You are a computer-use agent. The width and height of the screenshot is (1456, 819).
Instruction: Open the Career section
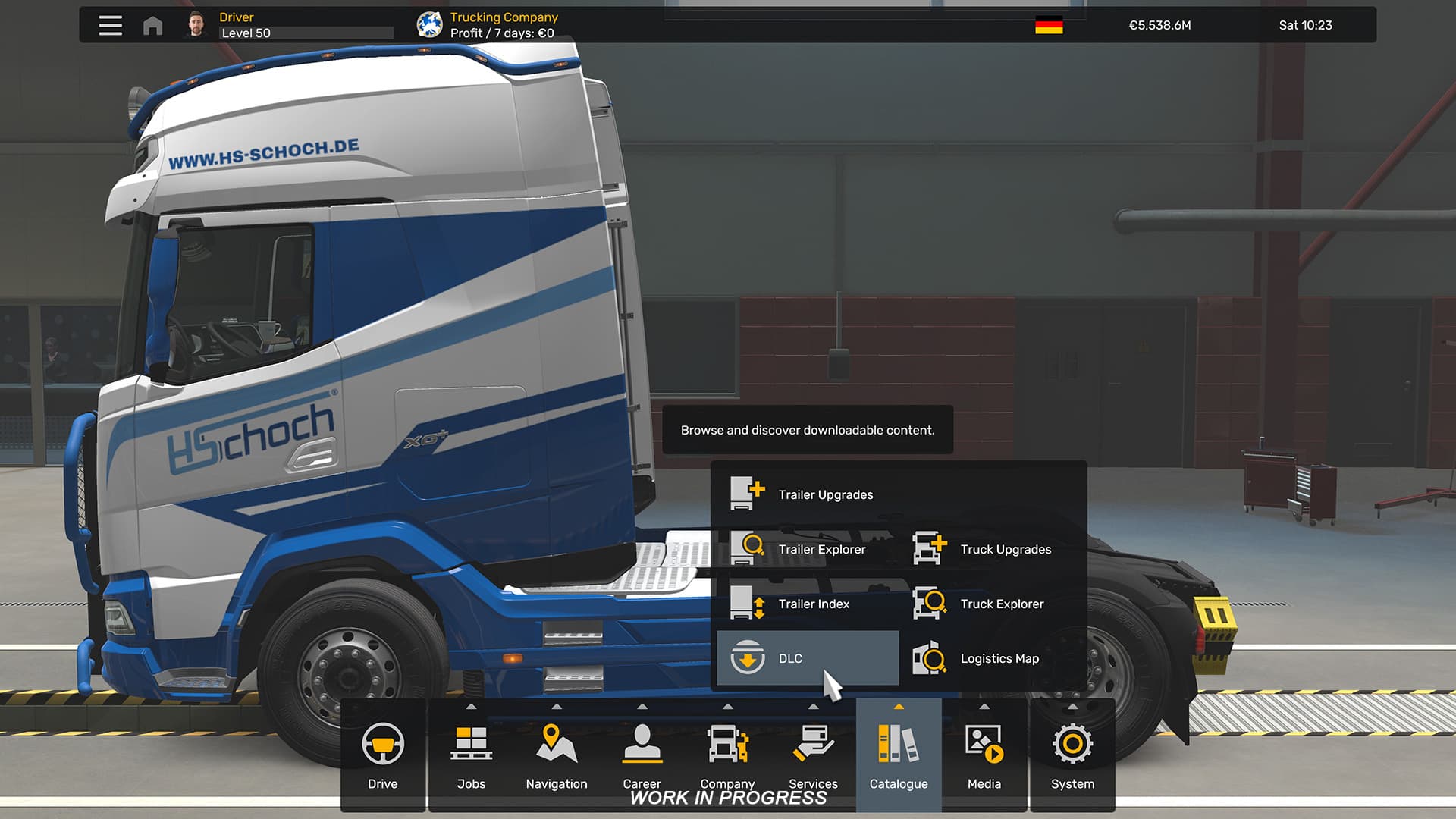[x=642, y=755]
